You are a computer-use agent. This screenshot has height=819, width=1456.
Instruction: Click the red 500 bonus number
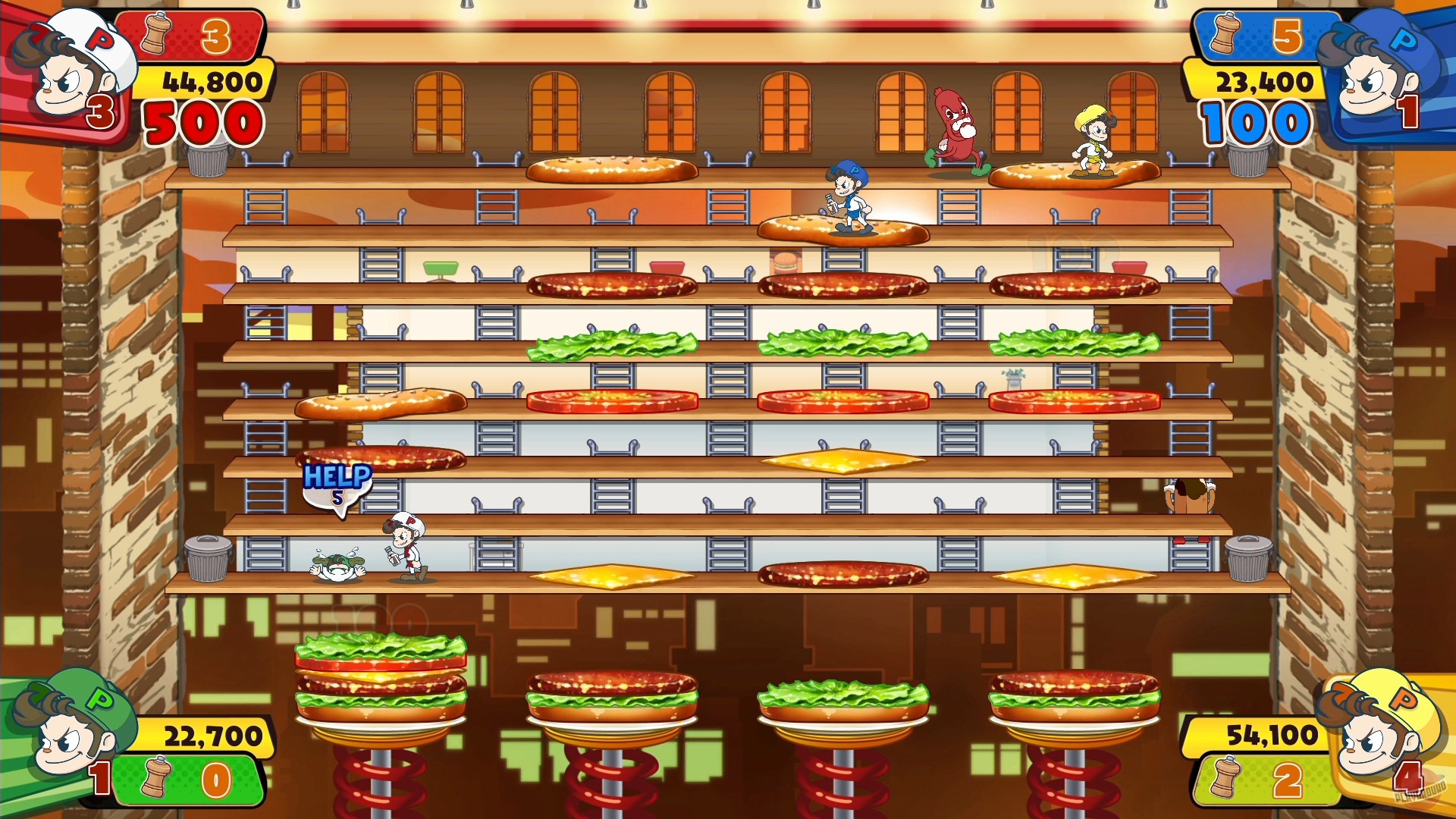pyautogui.click(x=203, y=121)
